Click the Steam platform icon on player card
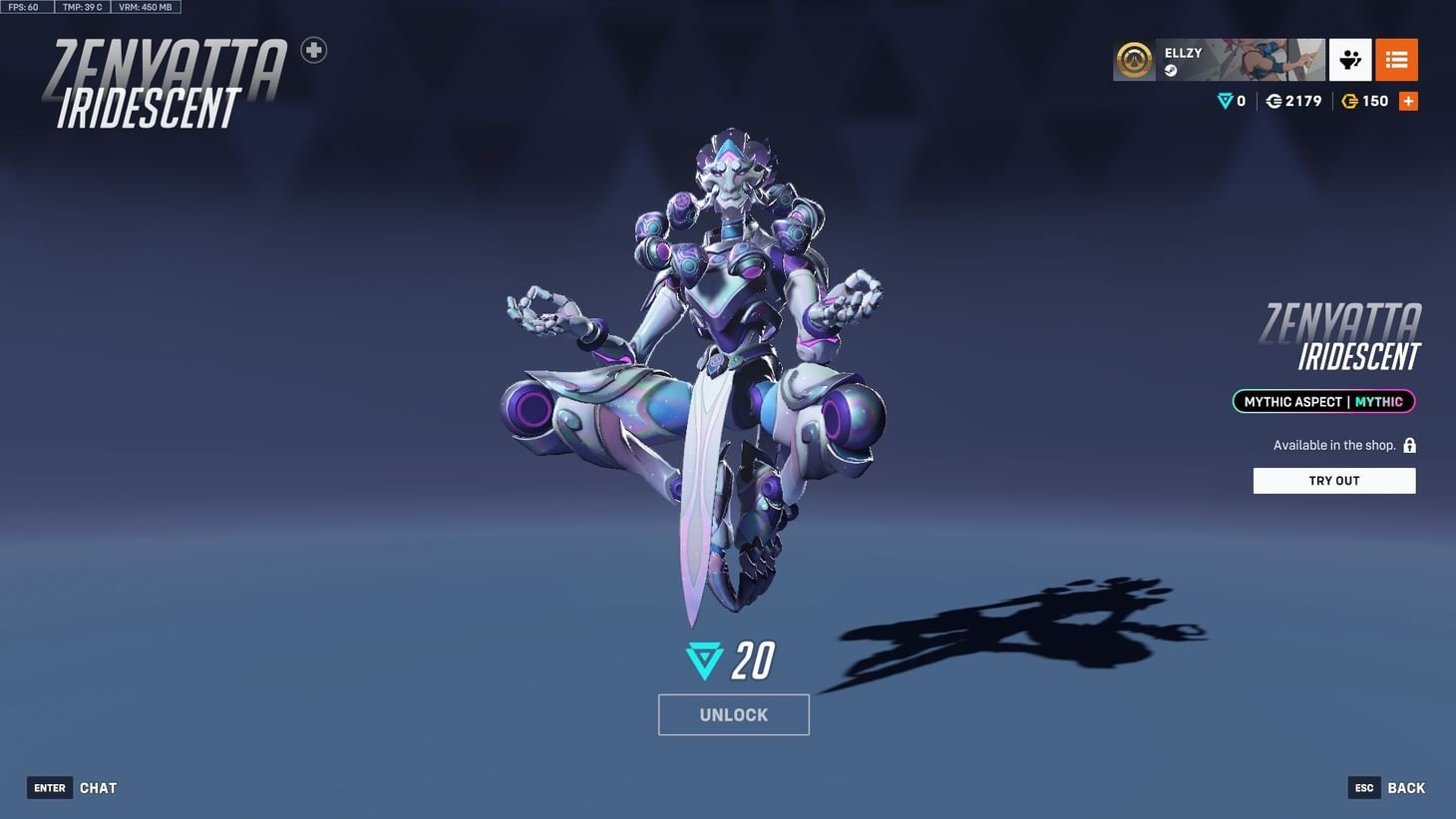1456x819 pixels. click(1171, 70)
